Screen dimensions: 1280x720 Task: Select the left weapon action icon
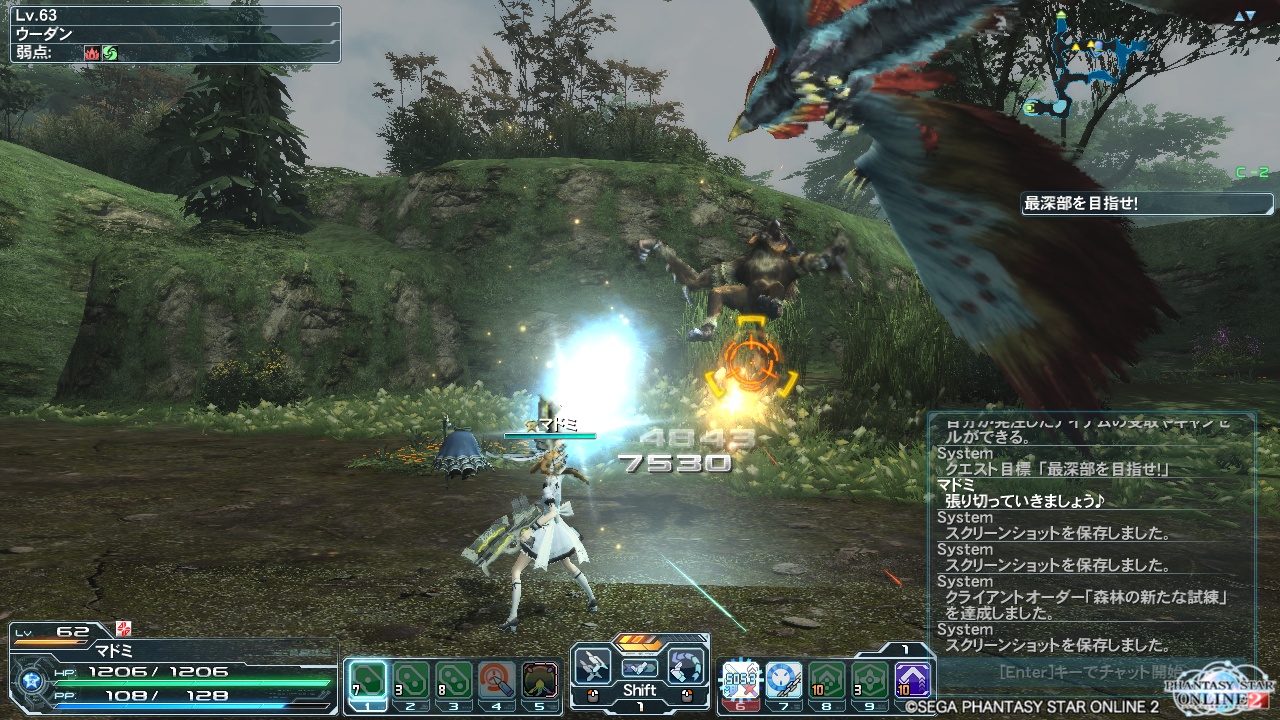point(593,666)
